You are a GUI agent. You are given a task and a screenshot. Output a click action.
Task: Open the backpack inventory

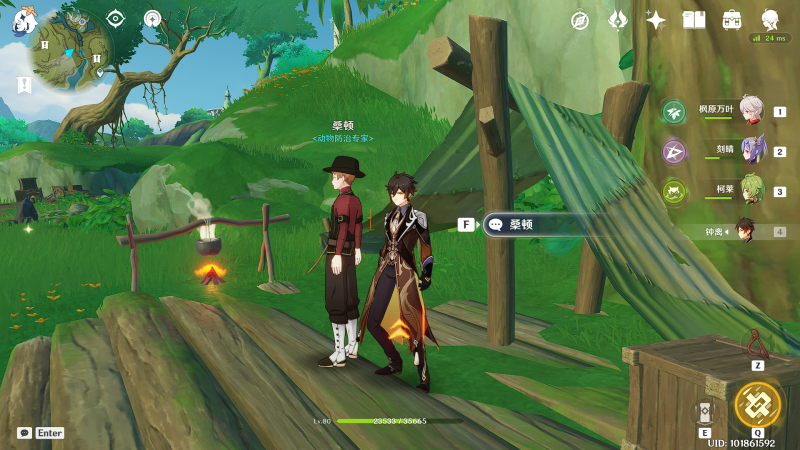click(x=732, y=20)
